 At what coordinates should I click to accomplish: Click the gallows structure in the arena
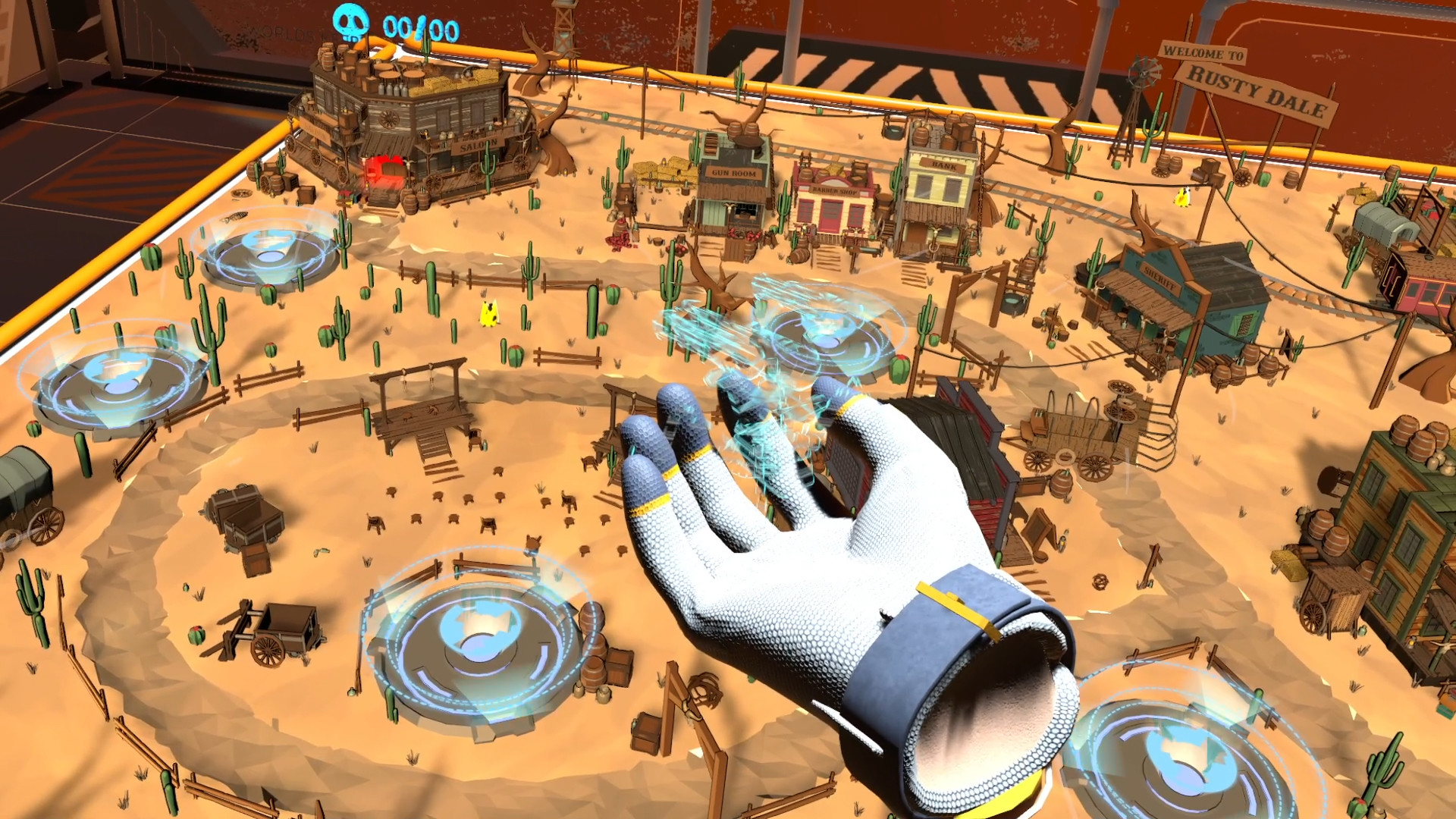pyautogui.click(x=422, y=402)
